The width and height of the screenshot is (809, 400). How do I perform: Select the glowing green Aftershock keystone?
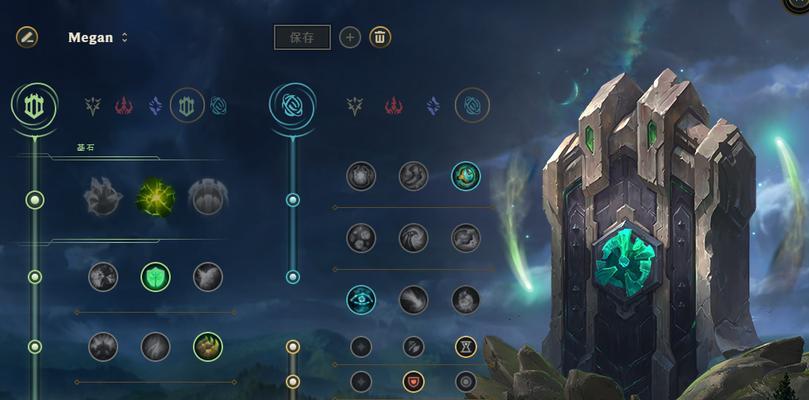tap(156, 197)
